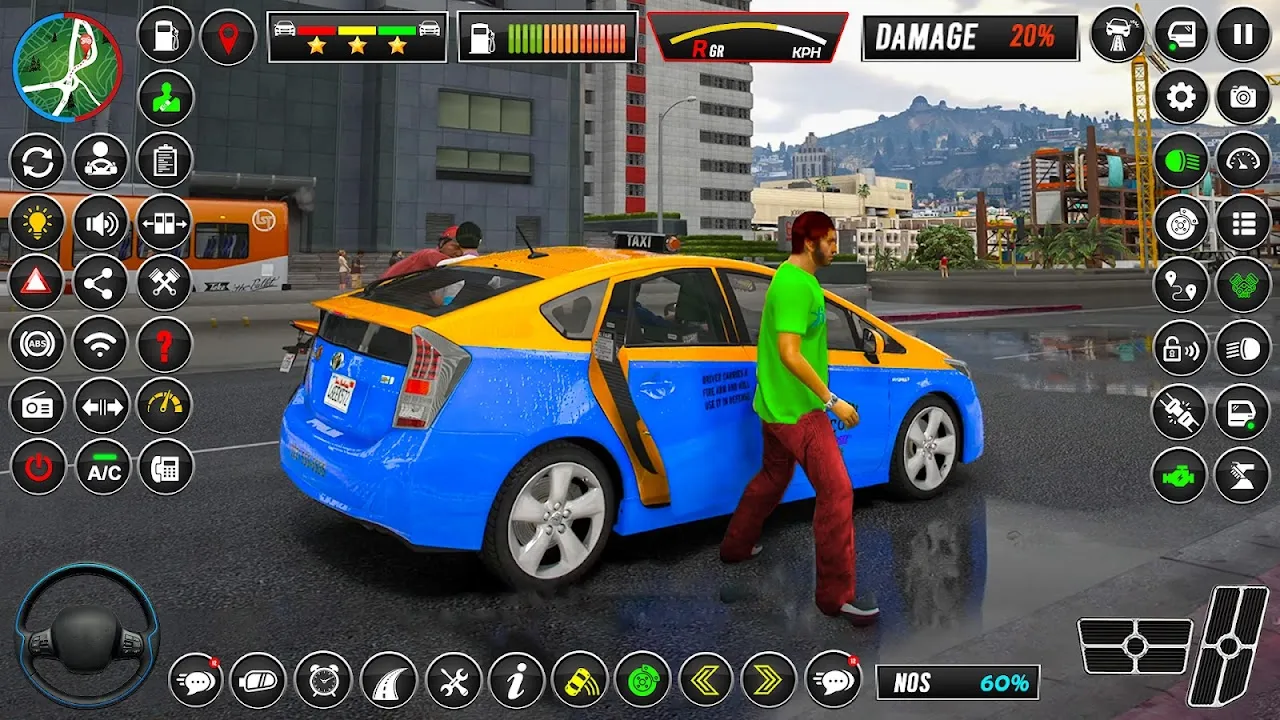Activate the right turn signal arrows
This screenshot has width=1280, height=720.
pyautogui.click(x=768, y=681)
